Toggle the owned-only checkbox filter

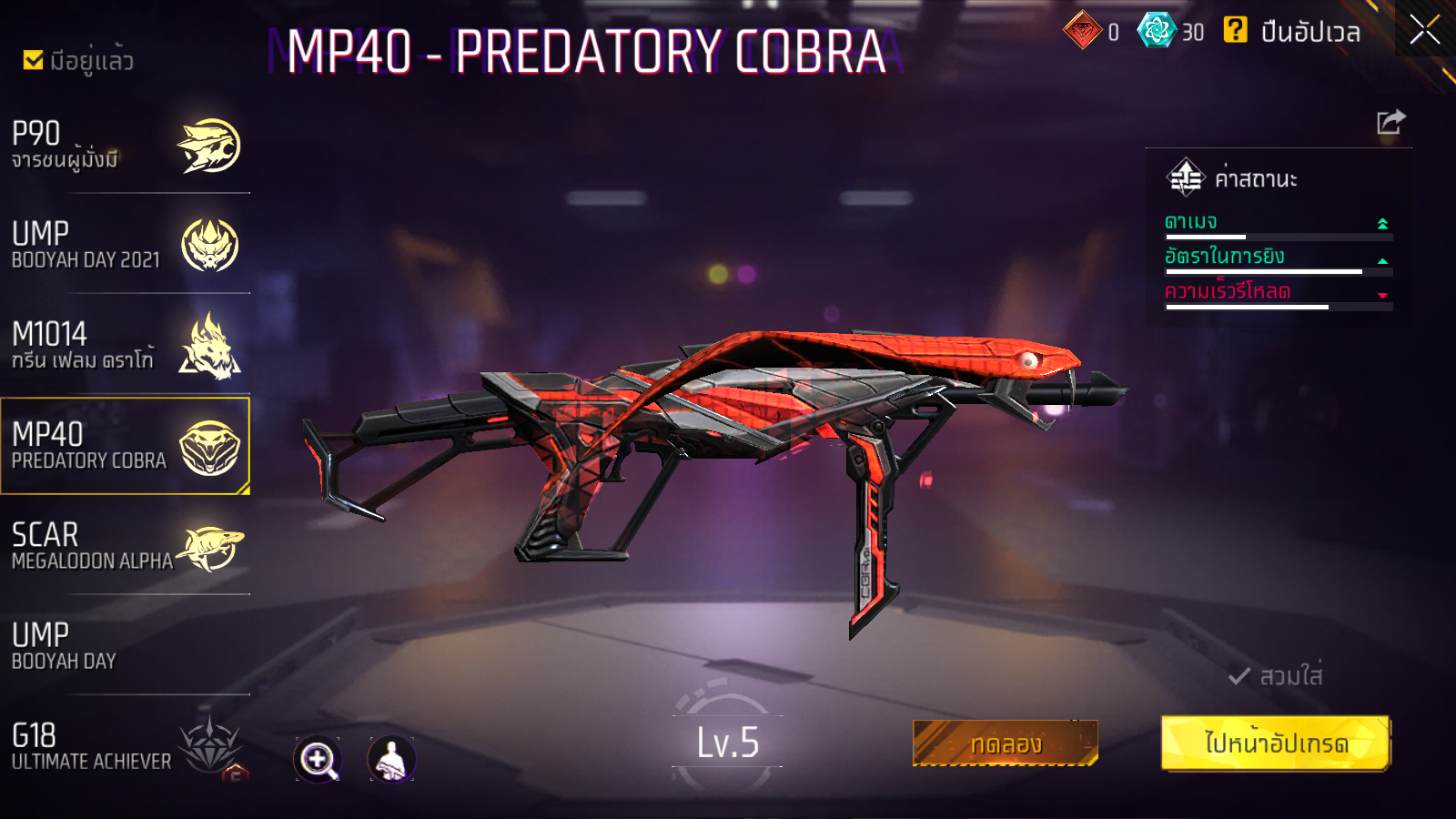click(34, 60)
